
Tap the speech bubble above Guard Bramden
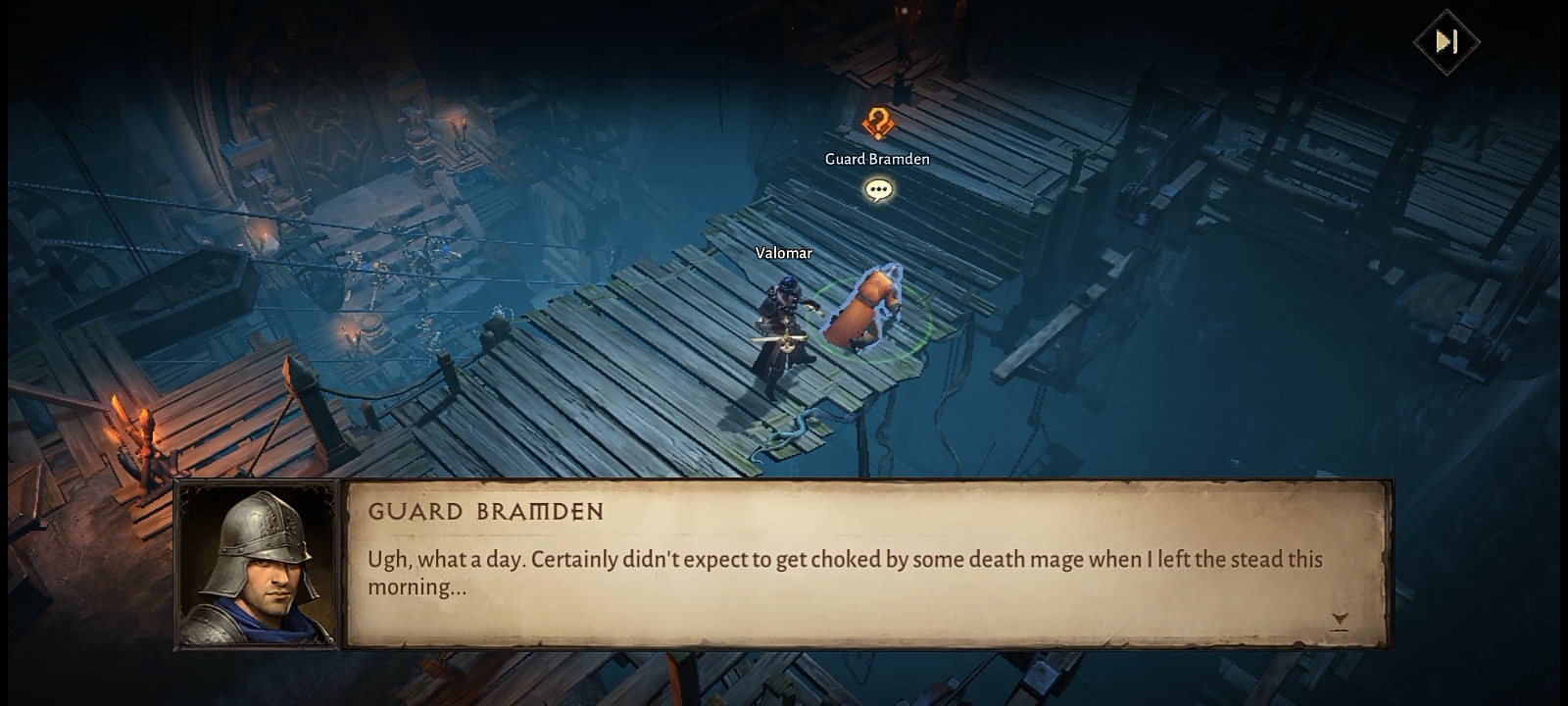pyautogui.click(x=878, y=189)
